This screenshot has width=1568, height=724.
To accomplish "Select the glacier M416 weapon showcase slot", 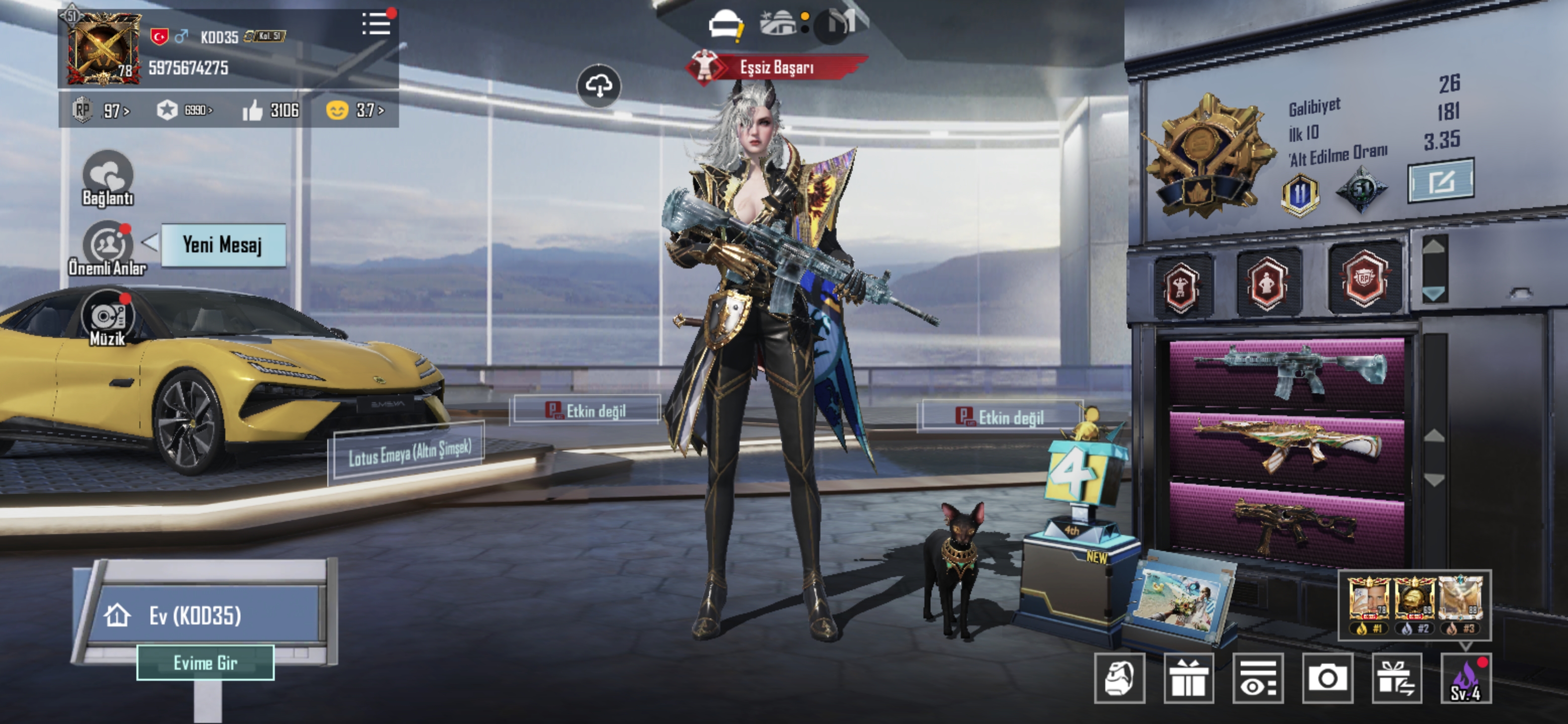I will coord(1287,371).
